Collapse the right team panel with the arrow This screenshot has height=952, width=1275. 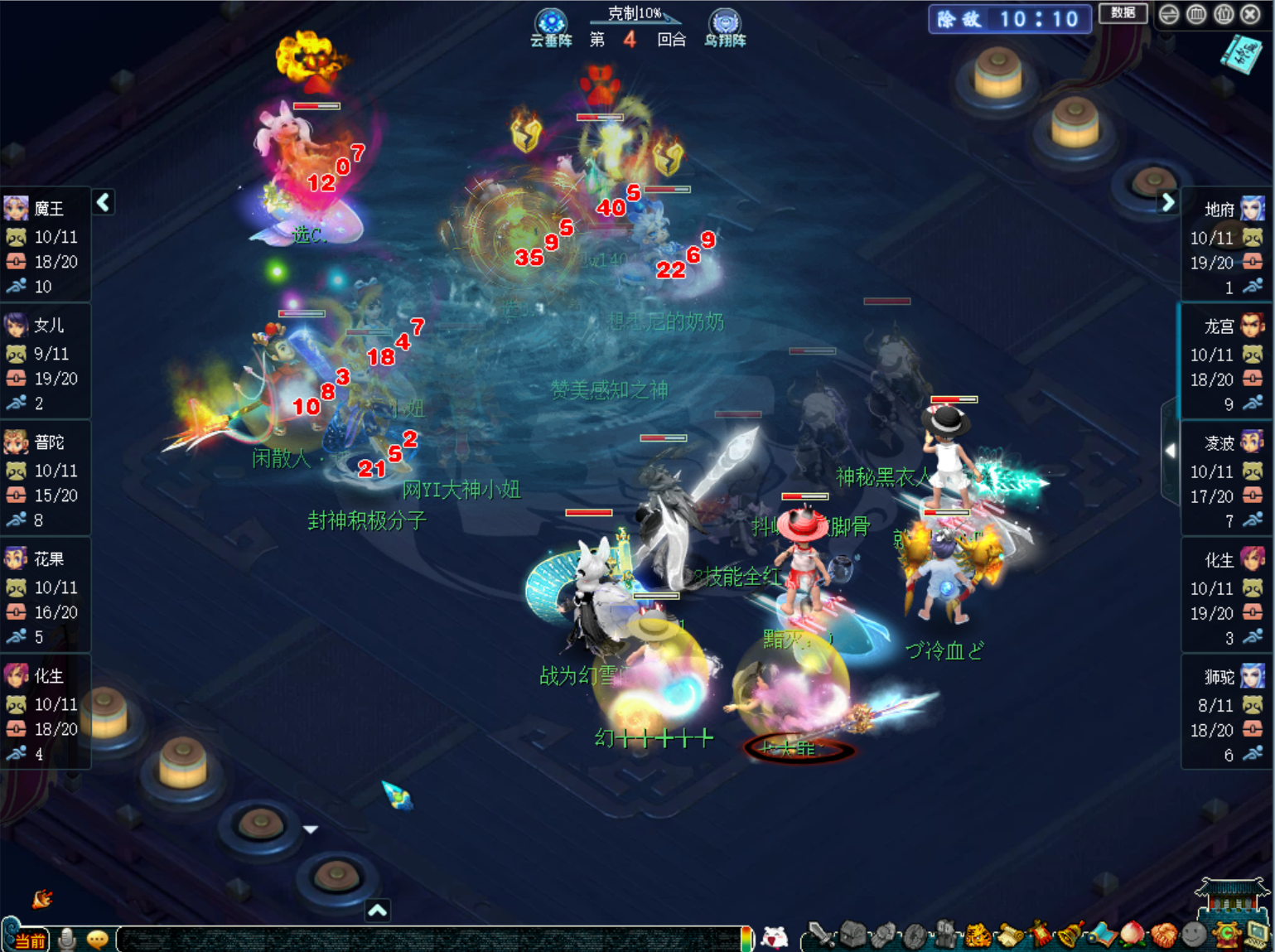click(1167, 202)
